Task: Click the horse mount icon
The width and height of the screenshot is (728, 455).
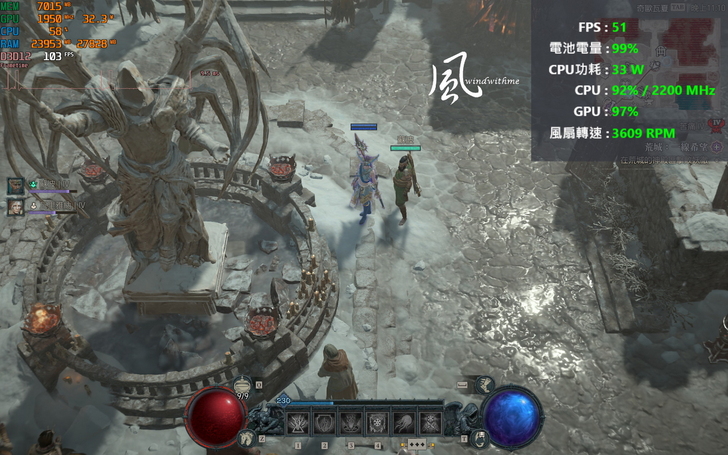Action: (246, 437)
